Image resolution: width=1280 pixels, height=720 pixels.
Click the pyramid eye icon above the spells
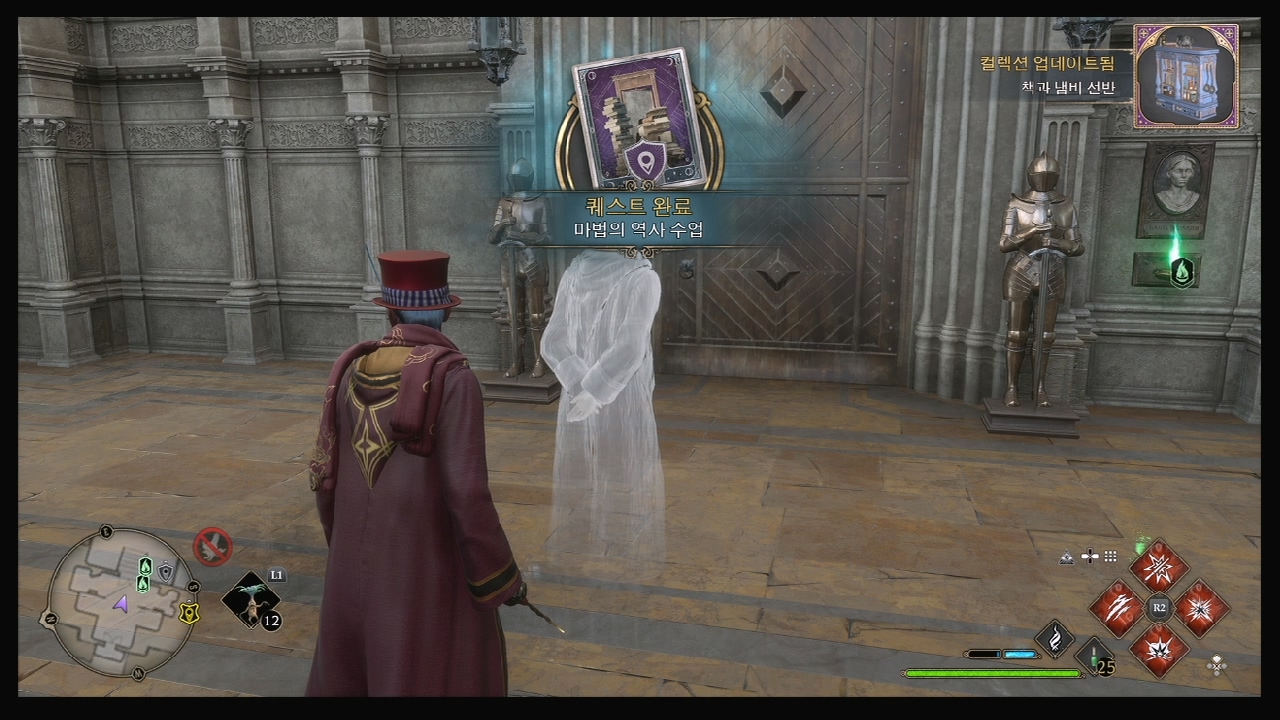coord(1067,557)
